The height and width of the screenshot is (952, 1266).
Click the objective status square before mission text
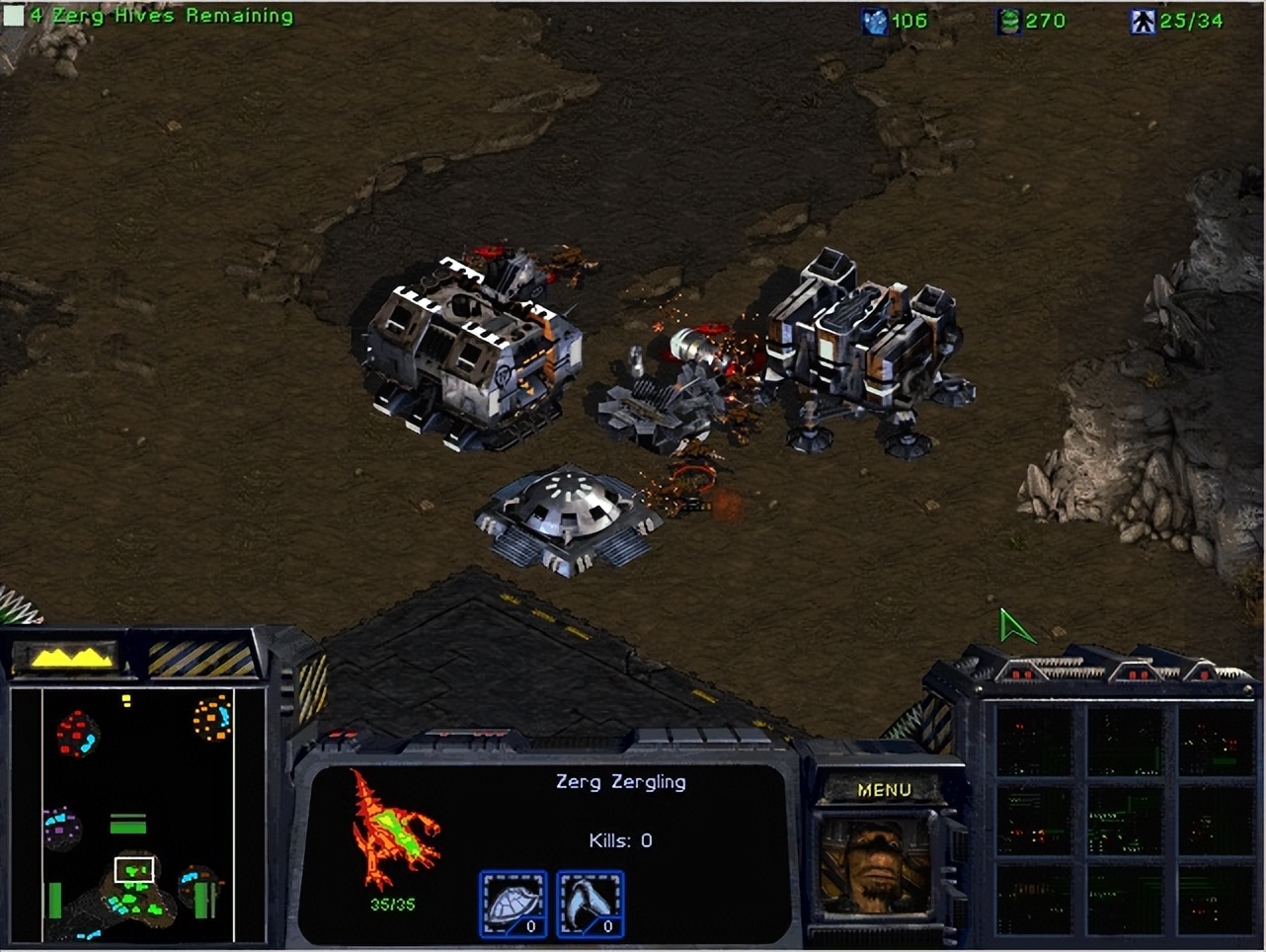click(x=12, y=15)
